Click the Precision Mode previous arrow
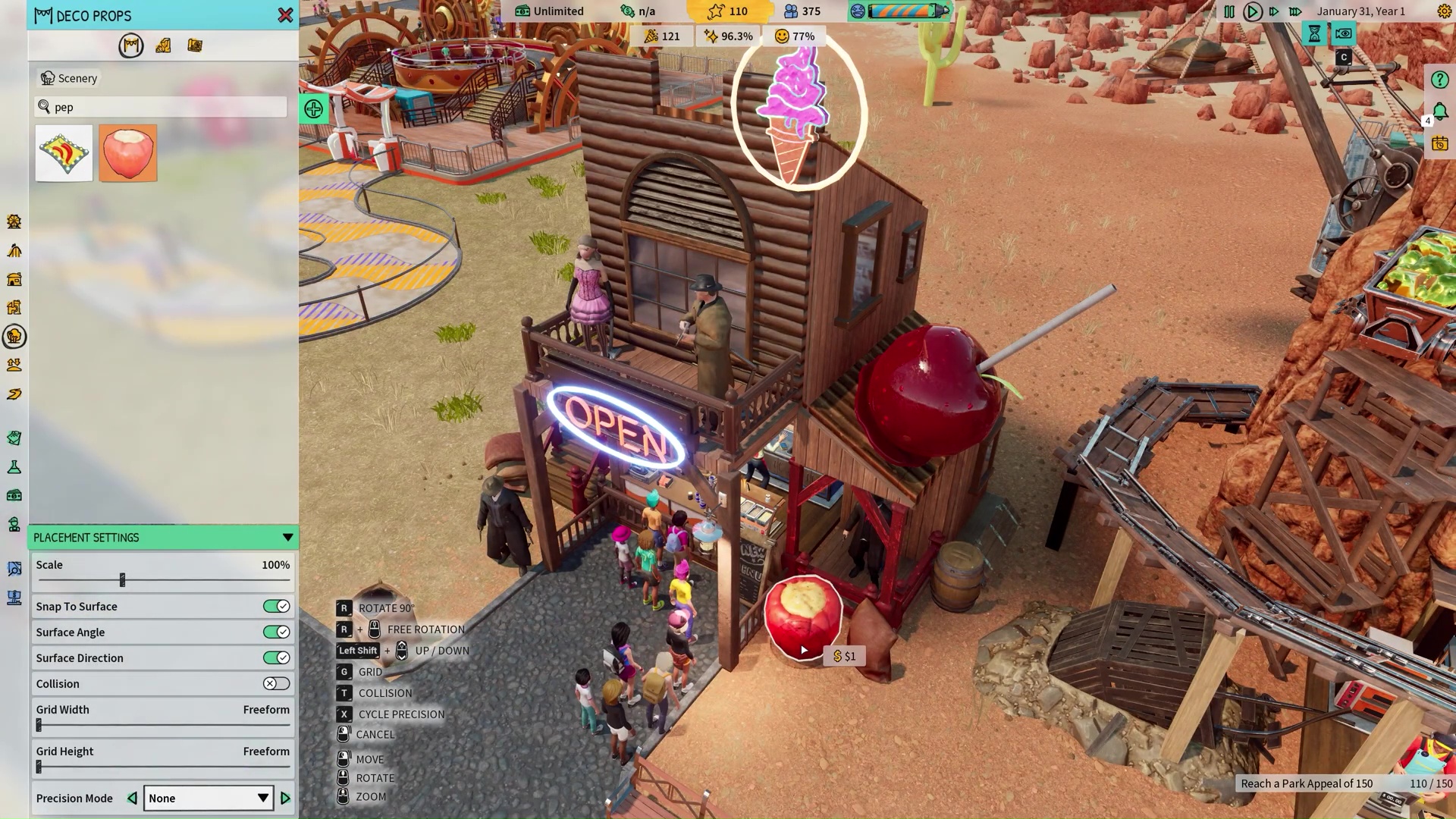The height and width of the screenshot is (819, 1456). click(132, 799)
